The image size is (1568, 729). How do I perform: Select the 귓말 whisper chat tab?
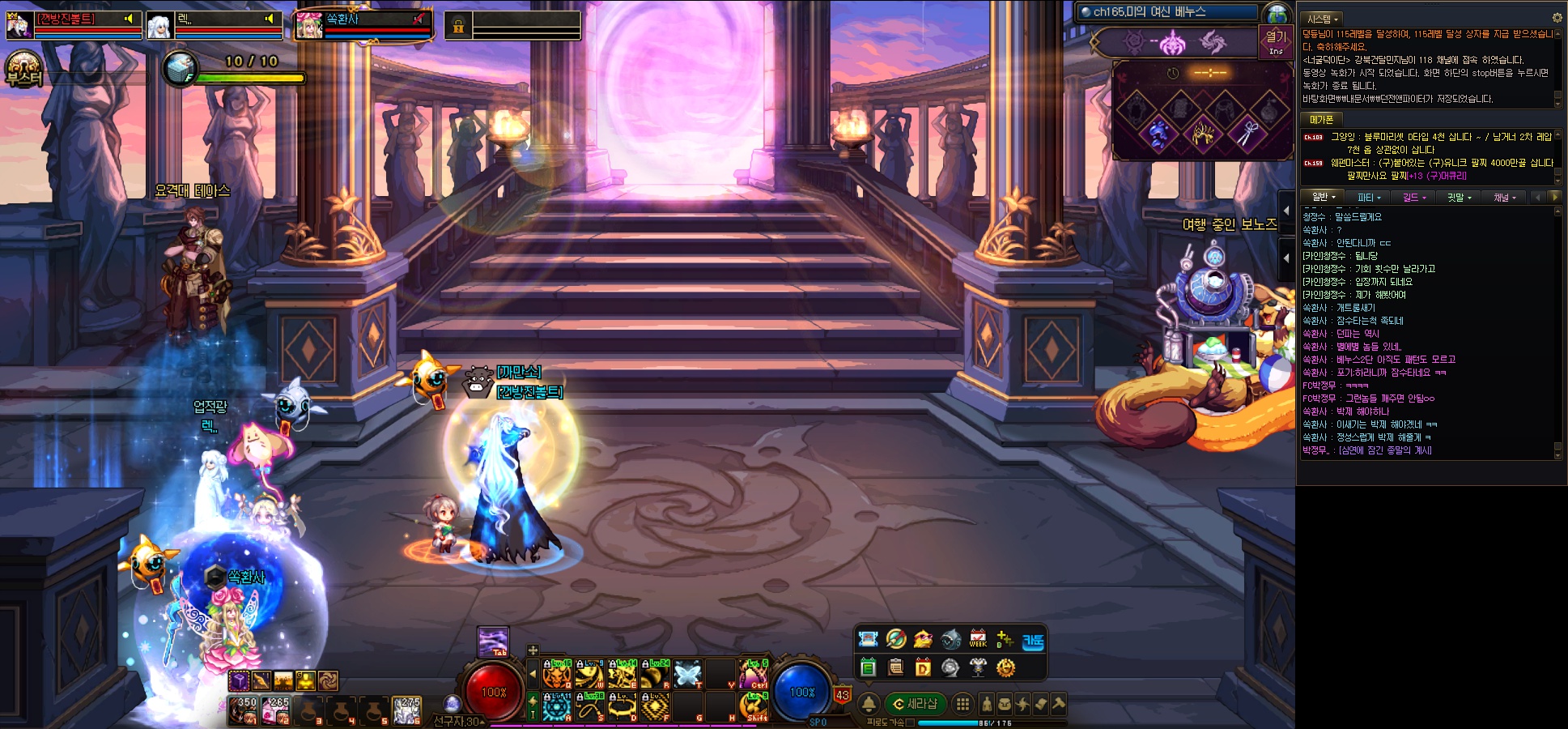tap(1459, 197)
